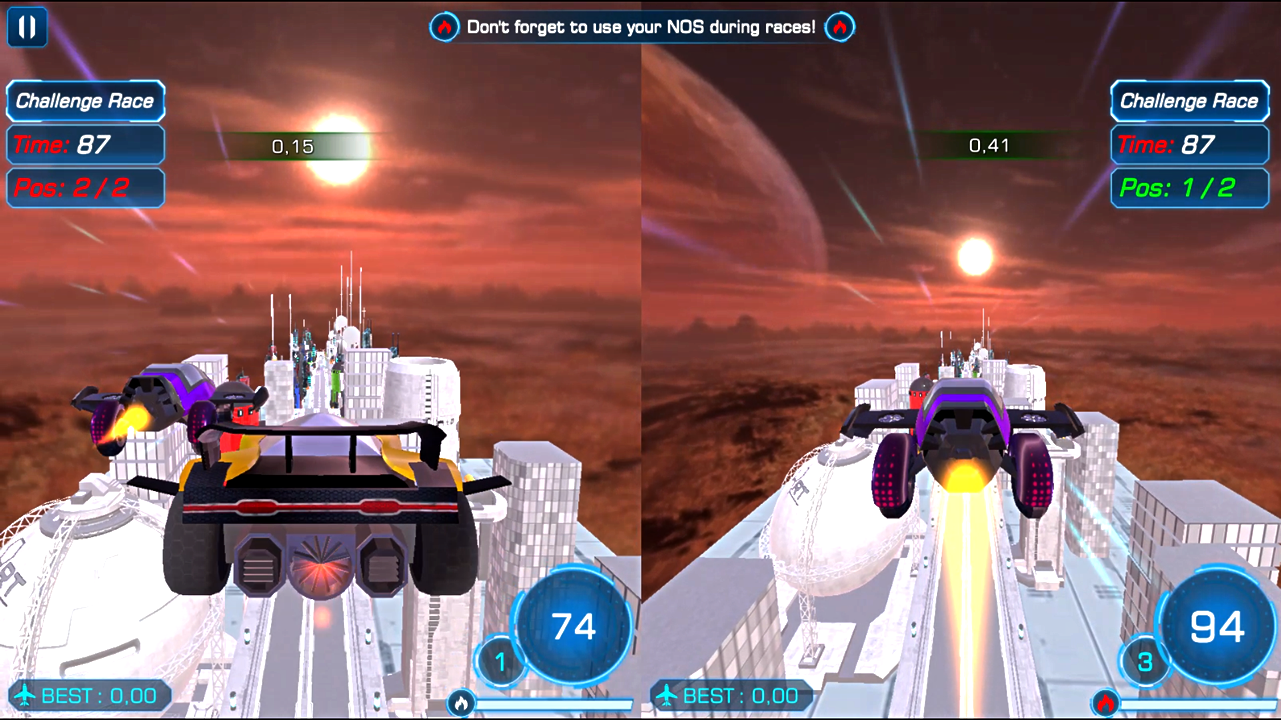Image resolution: width=1281 pixels, height=720 pixels.
Task: Tap the right player's red flame NOS icon
Action: point(1104,704)
